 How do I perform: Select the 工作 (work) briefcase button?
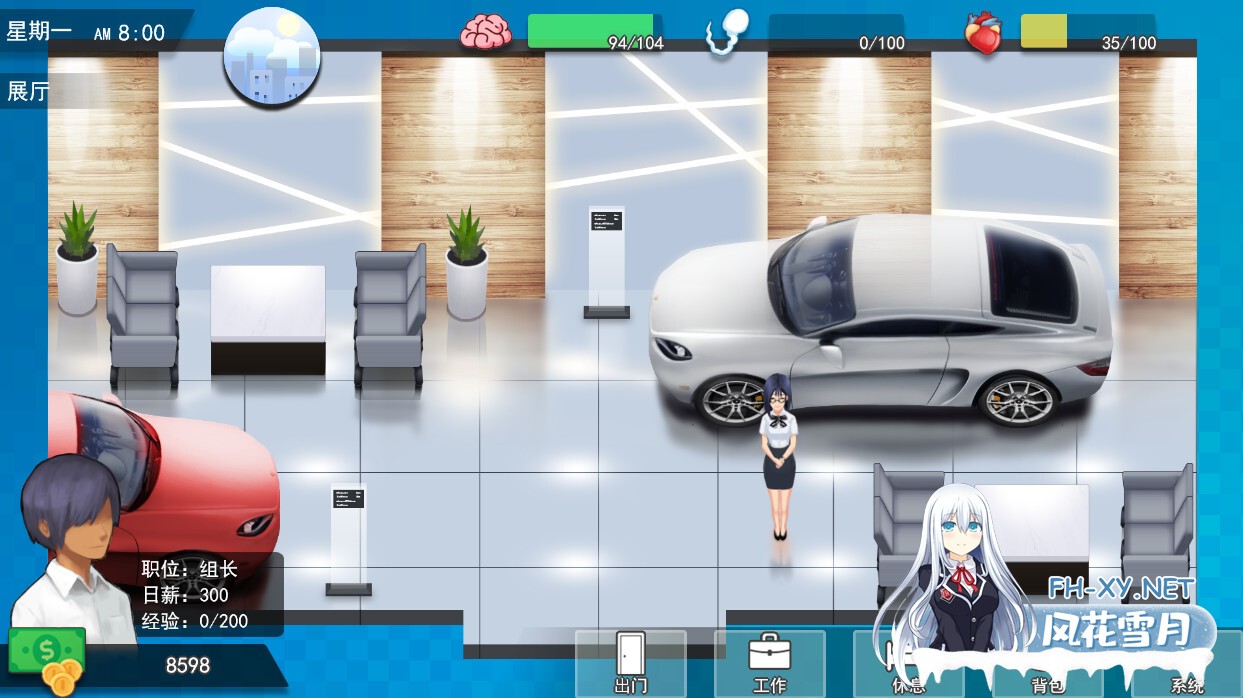click(x=769, y=663)
